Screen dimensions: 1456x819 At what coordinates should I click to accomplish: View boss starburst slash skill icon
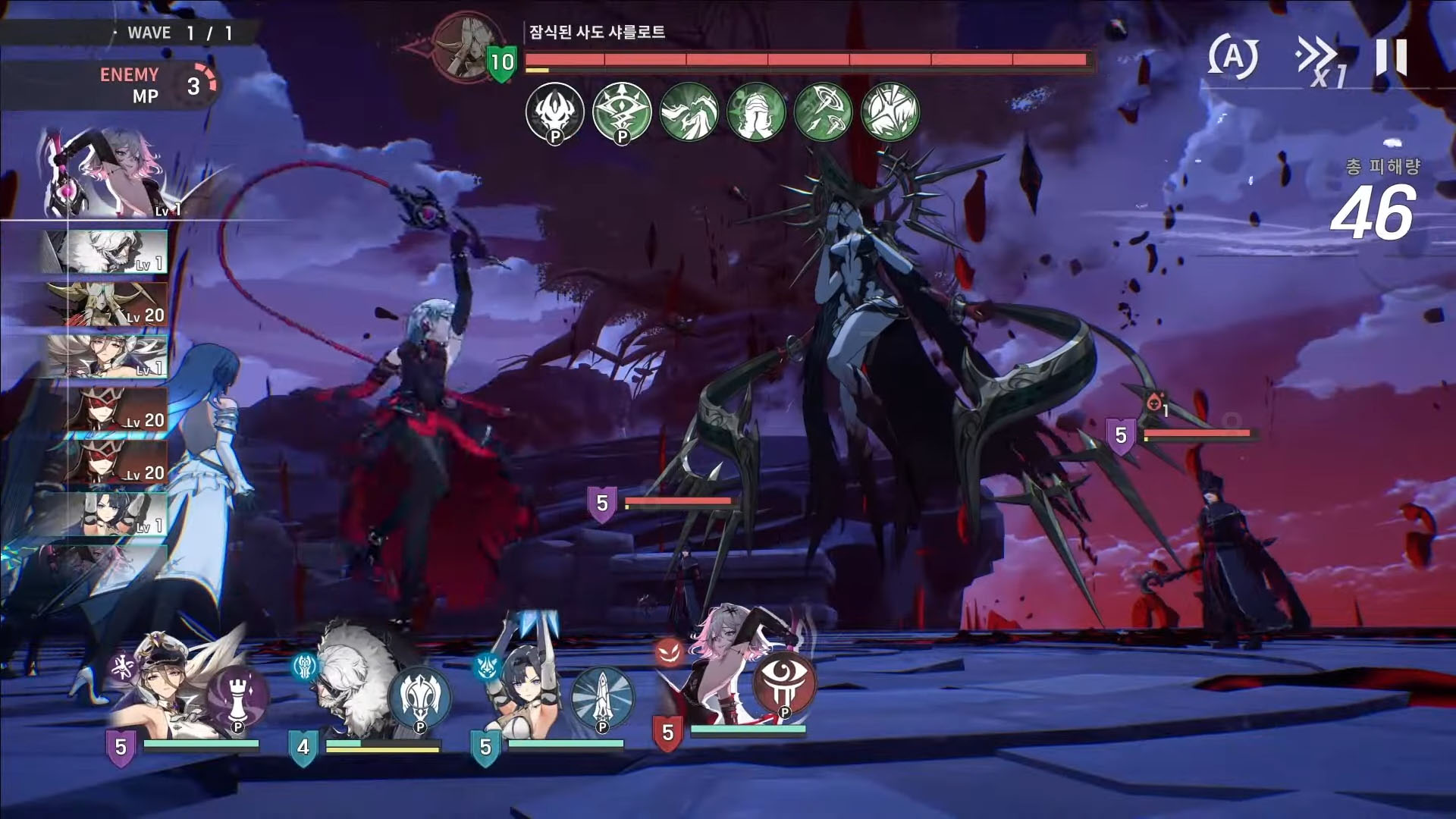(x=890, y=112)
